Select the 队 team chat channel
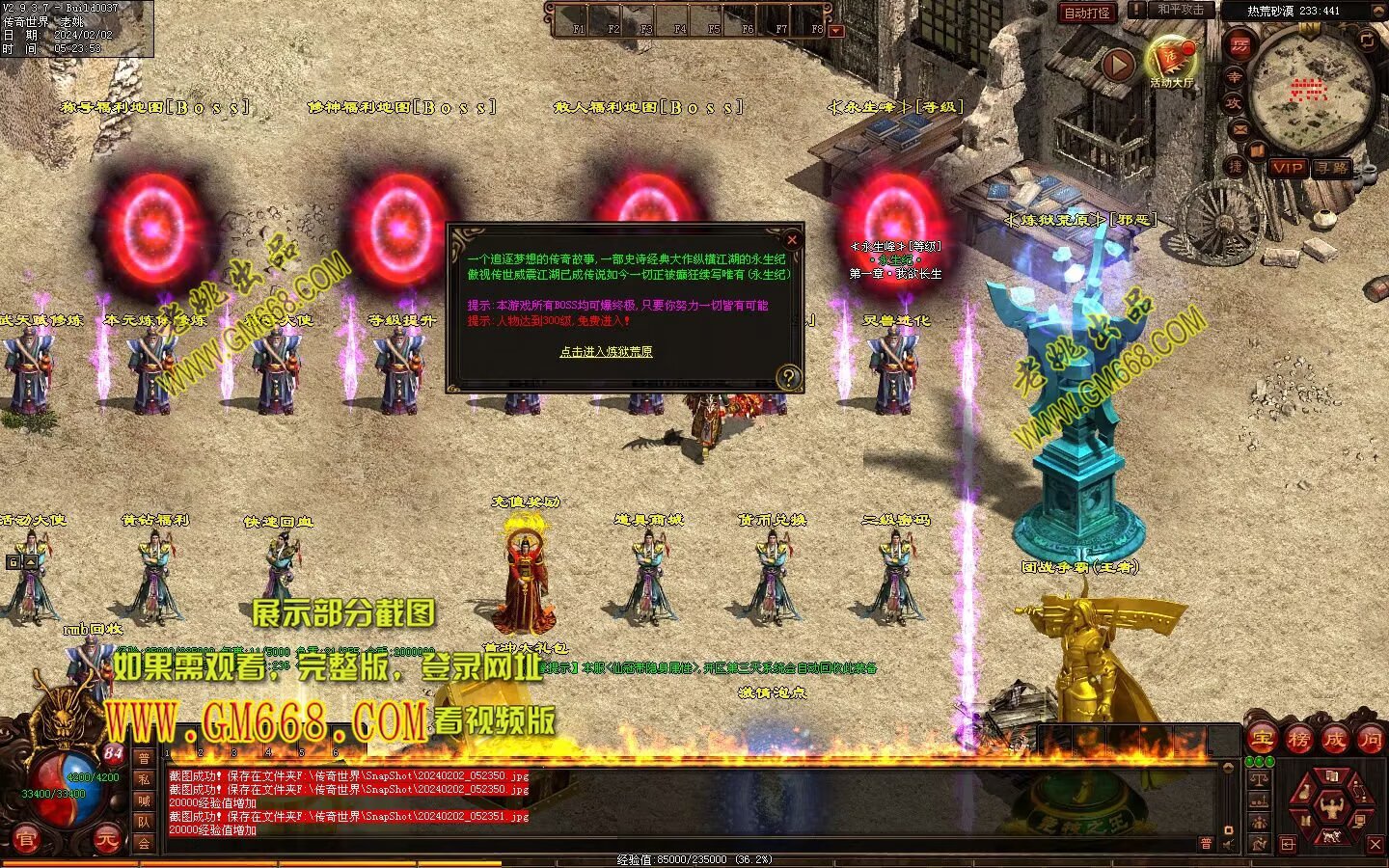1389x868 pixels. pyautogui.click(x=143, y=822)
